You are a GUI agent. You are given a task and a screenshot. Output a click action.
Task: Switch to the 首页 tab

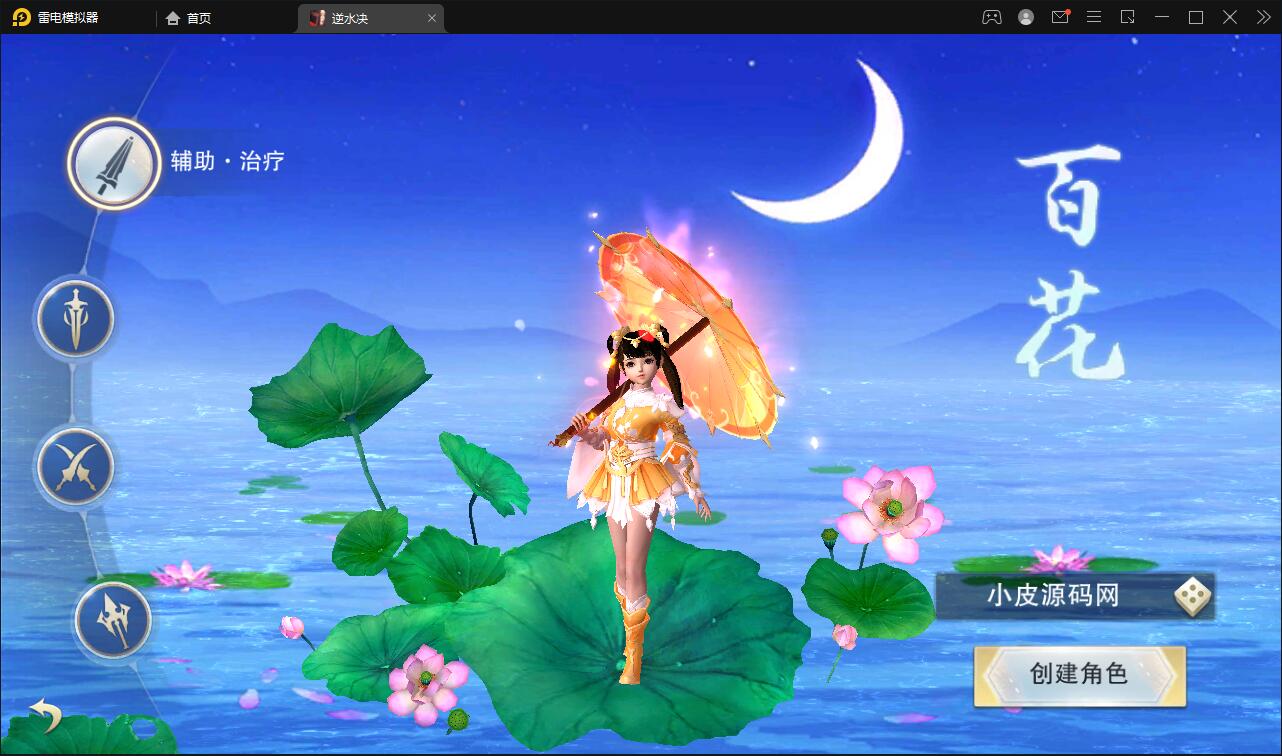[188, 17]
